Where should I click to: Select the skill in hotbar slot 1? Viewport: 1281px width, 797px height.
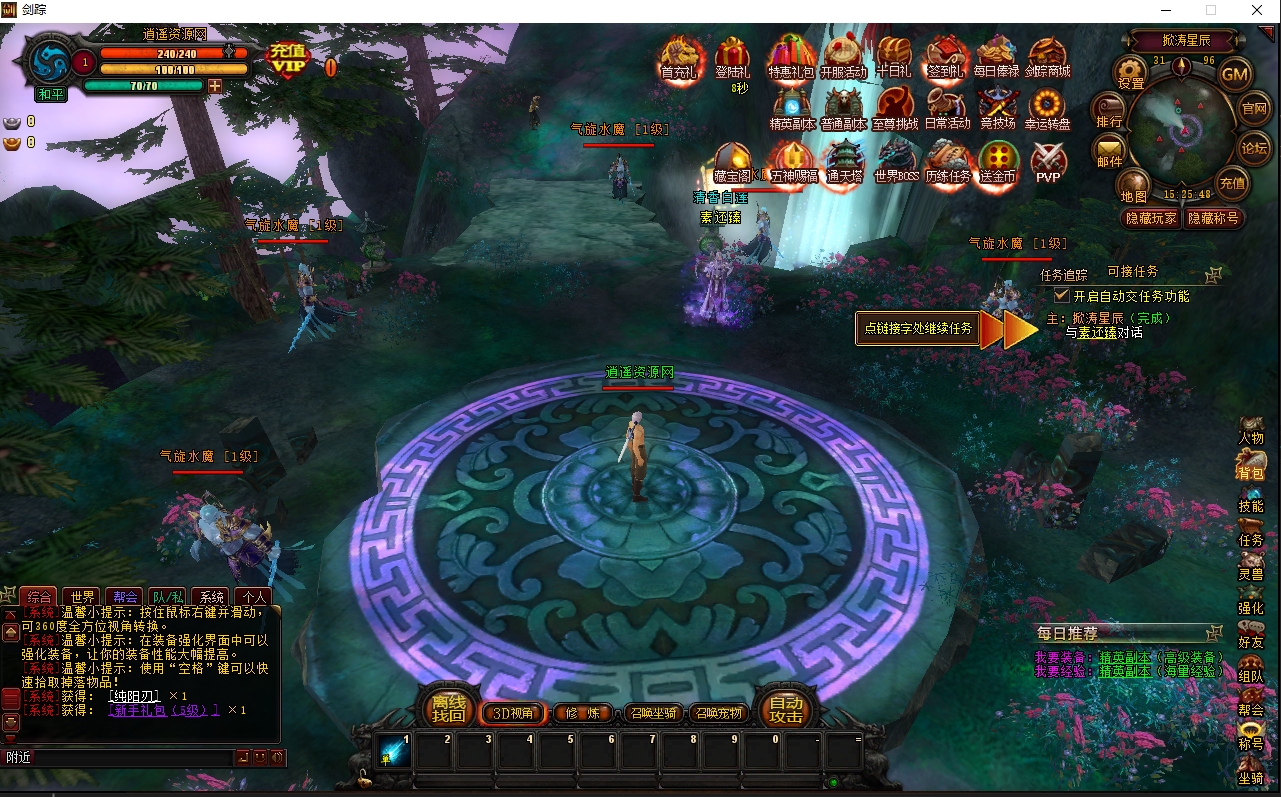pyautogui.click(x=394, y=750)
